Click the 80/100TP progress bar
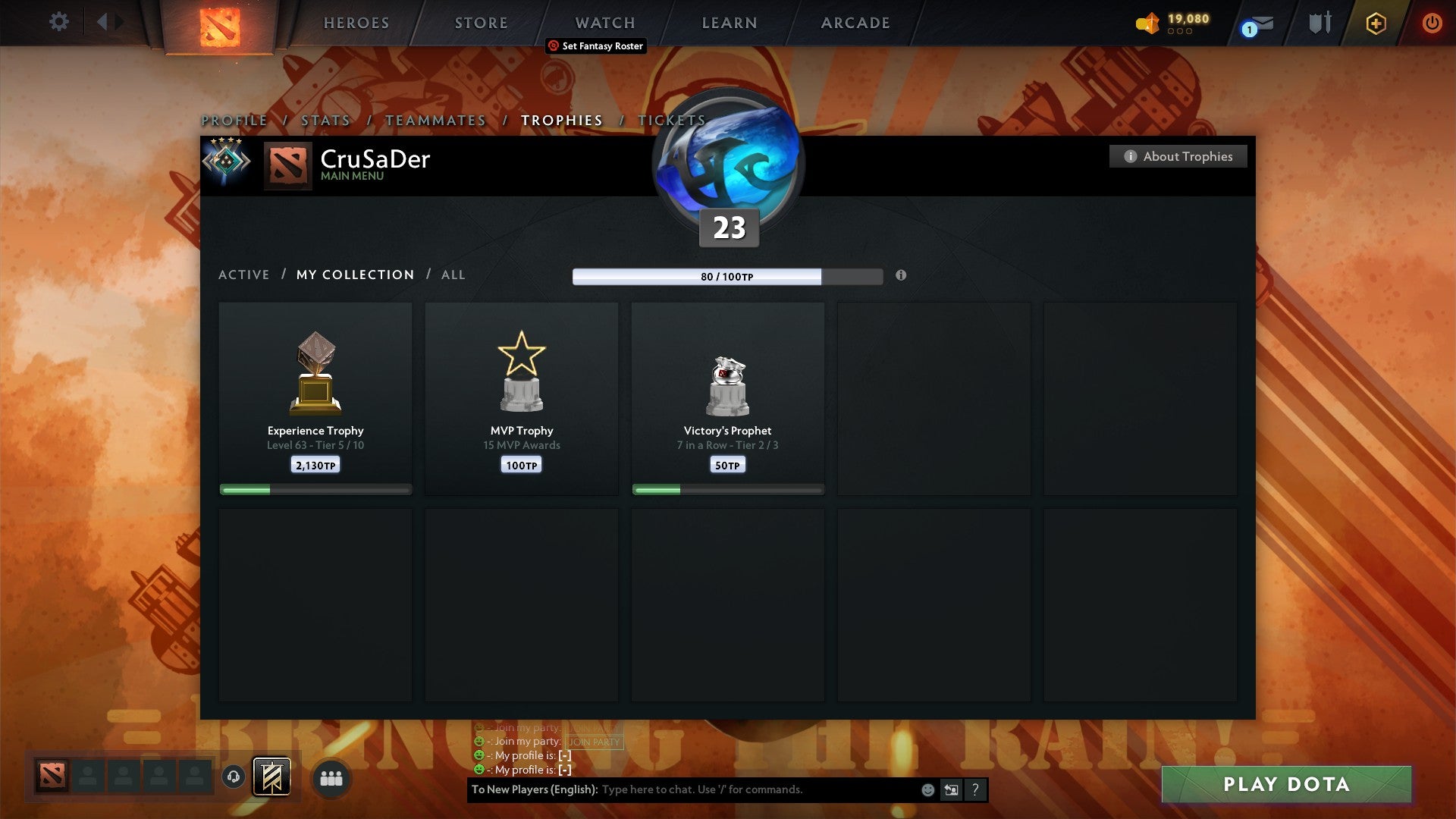 pos(728,277)
